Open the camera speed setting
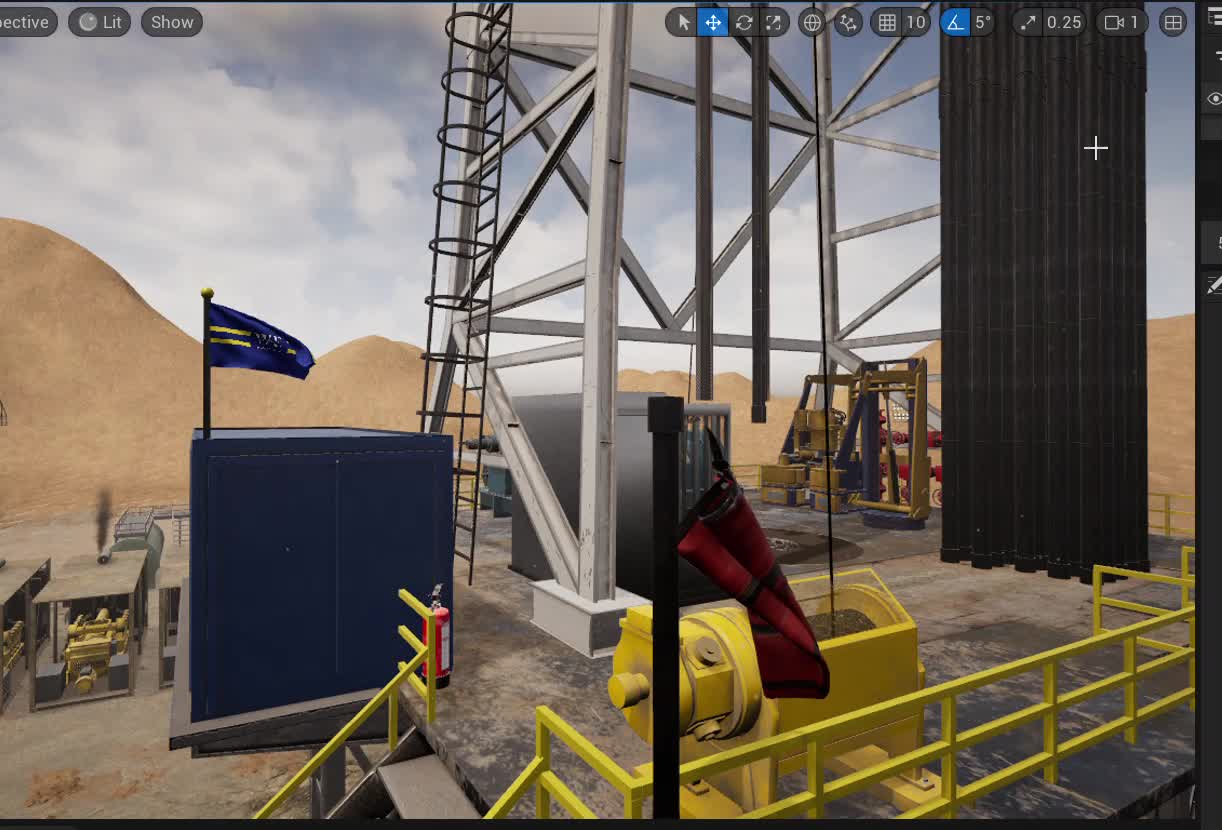Viewport: 1222px width, 830px height. tap(1121, 22)
